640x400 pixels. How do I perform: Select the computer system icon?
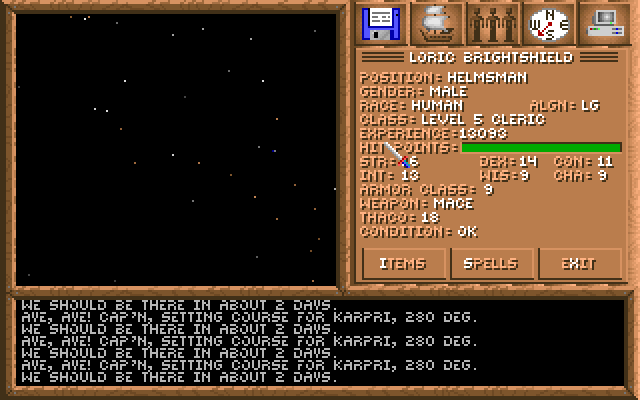click(604, 22)
